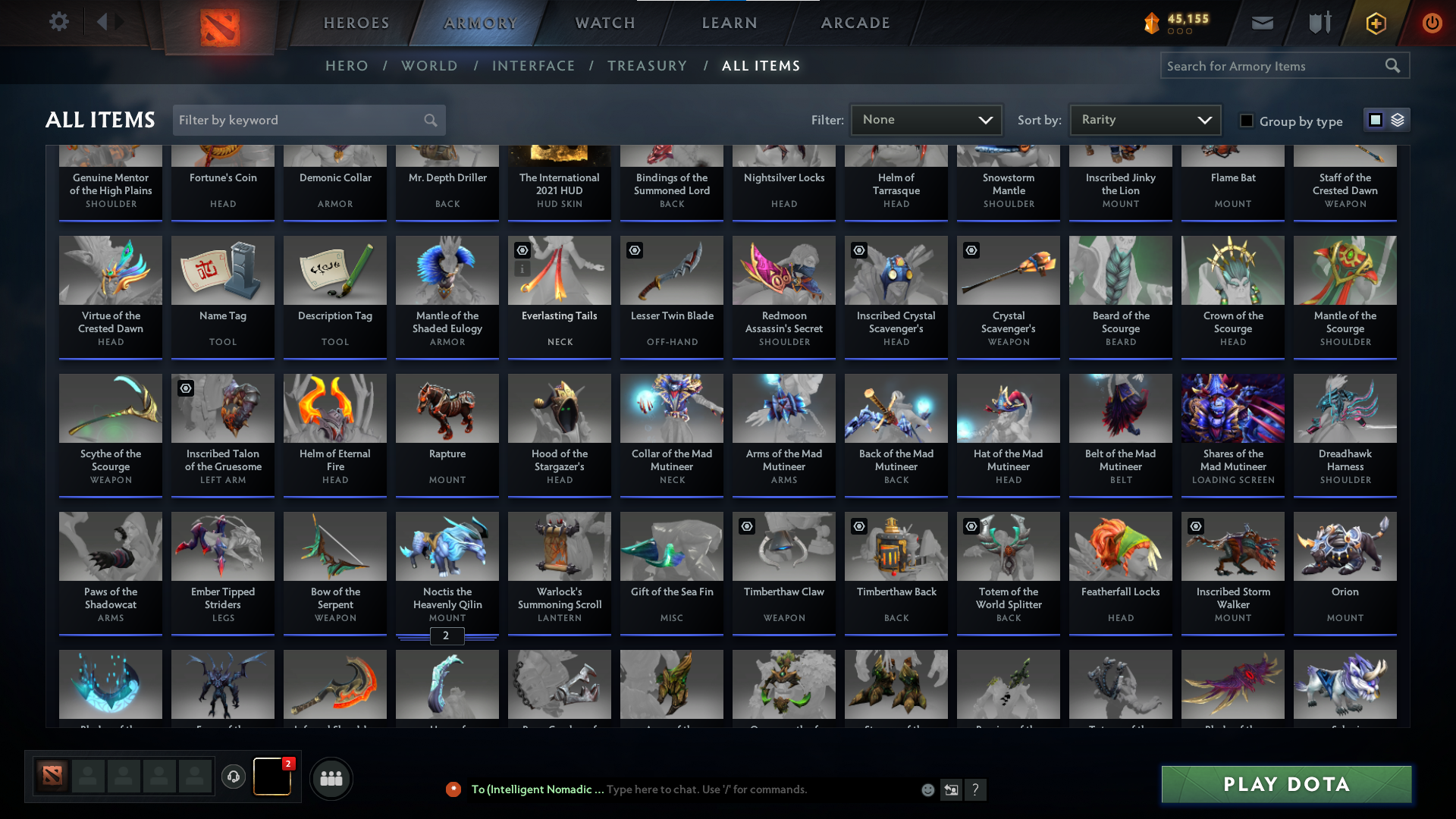Open the emoticon smiley in chat bar
1456x819 pixels.
point(927,789)
